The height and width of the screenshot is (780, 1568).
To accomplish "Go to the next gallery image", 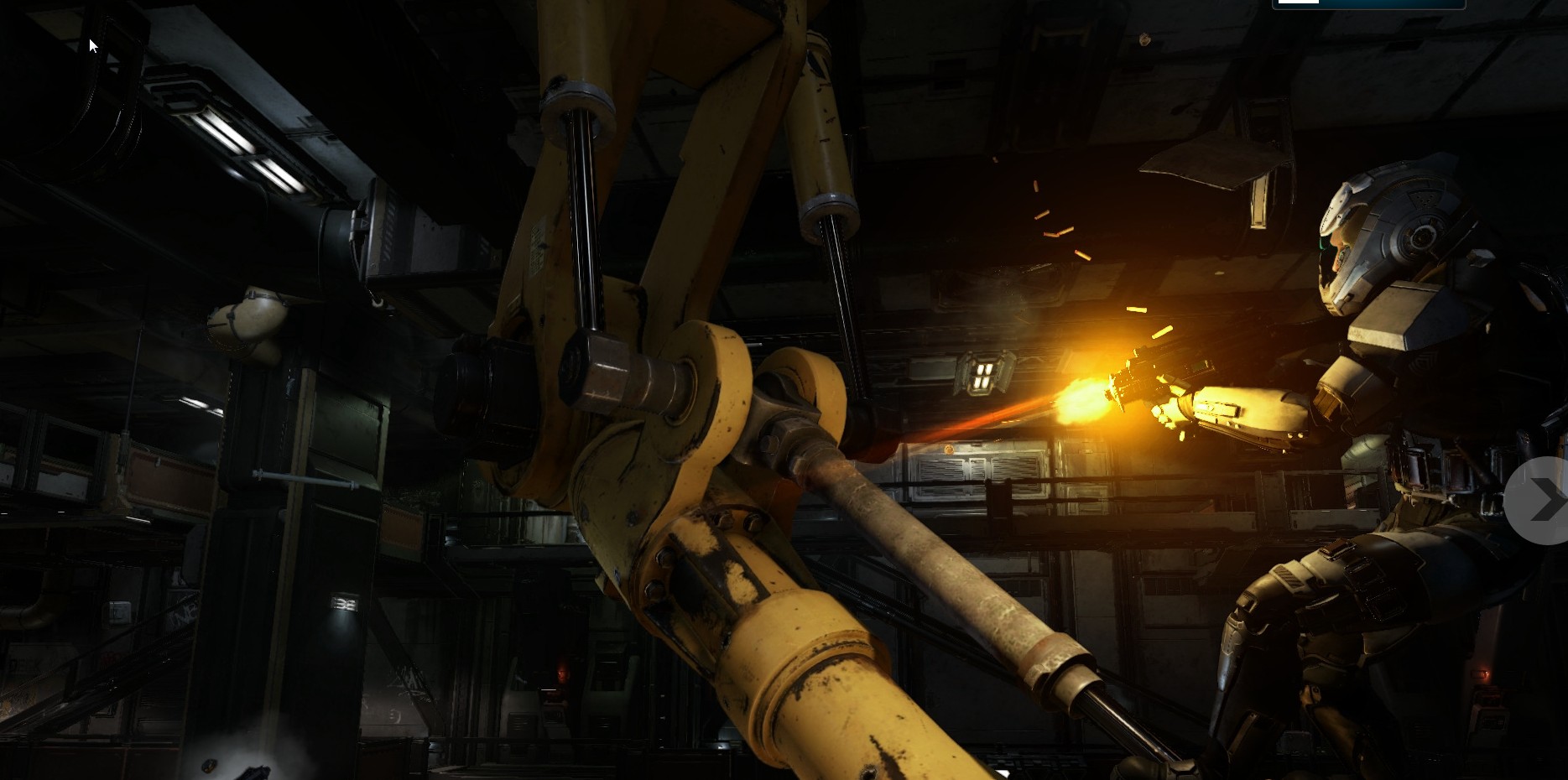I will point(1543,501).
